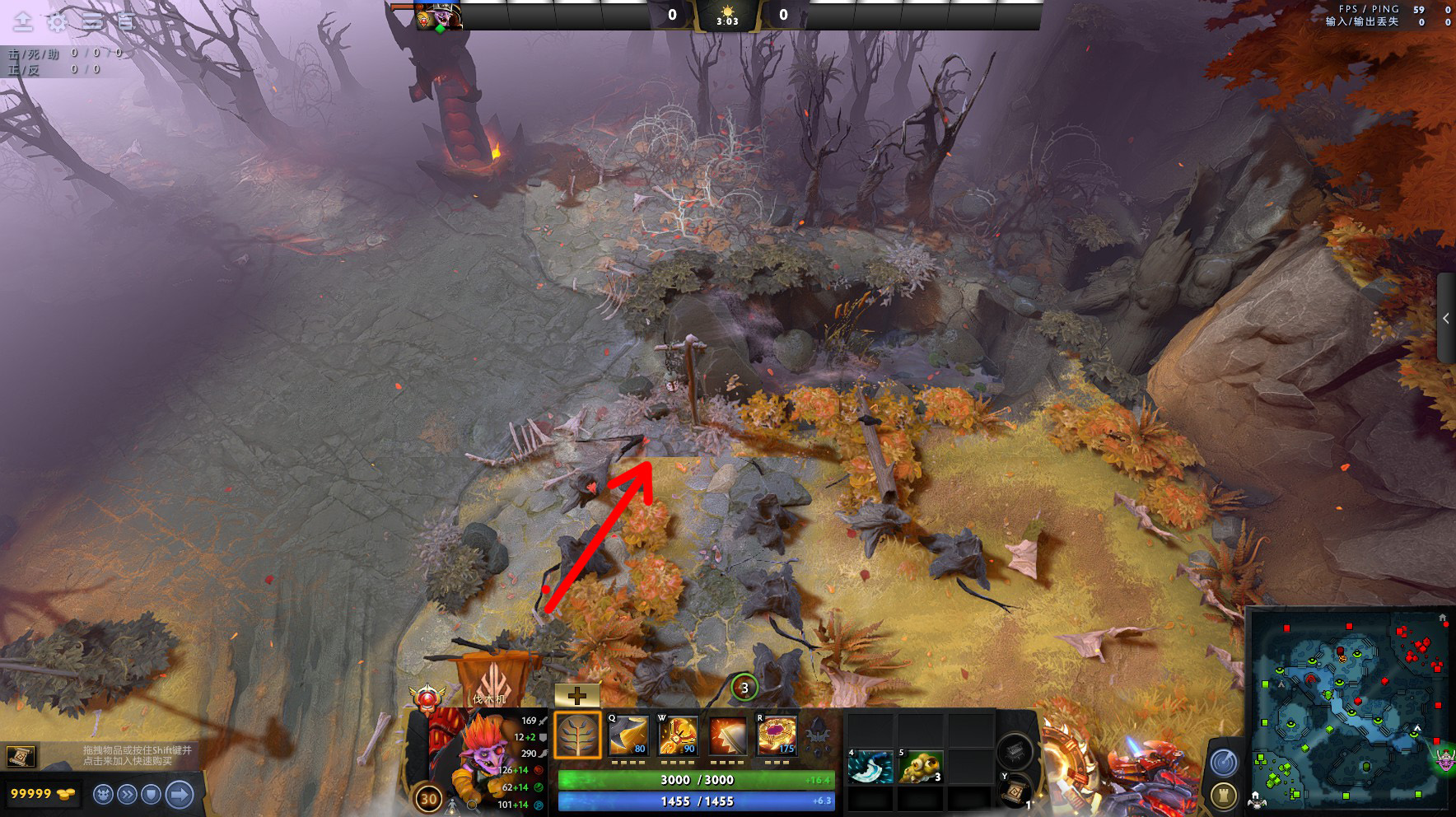Screen dimensions: 1456x817
Task: Toggle the courier shield button in the shop row
Action: [152, 795]
